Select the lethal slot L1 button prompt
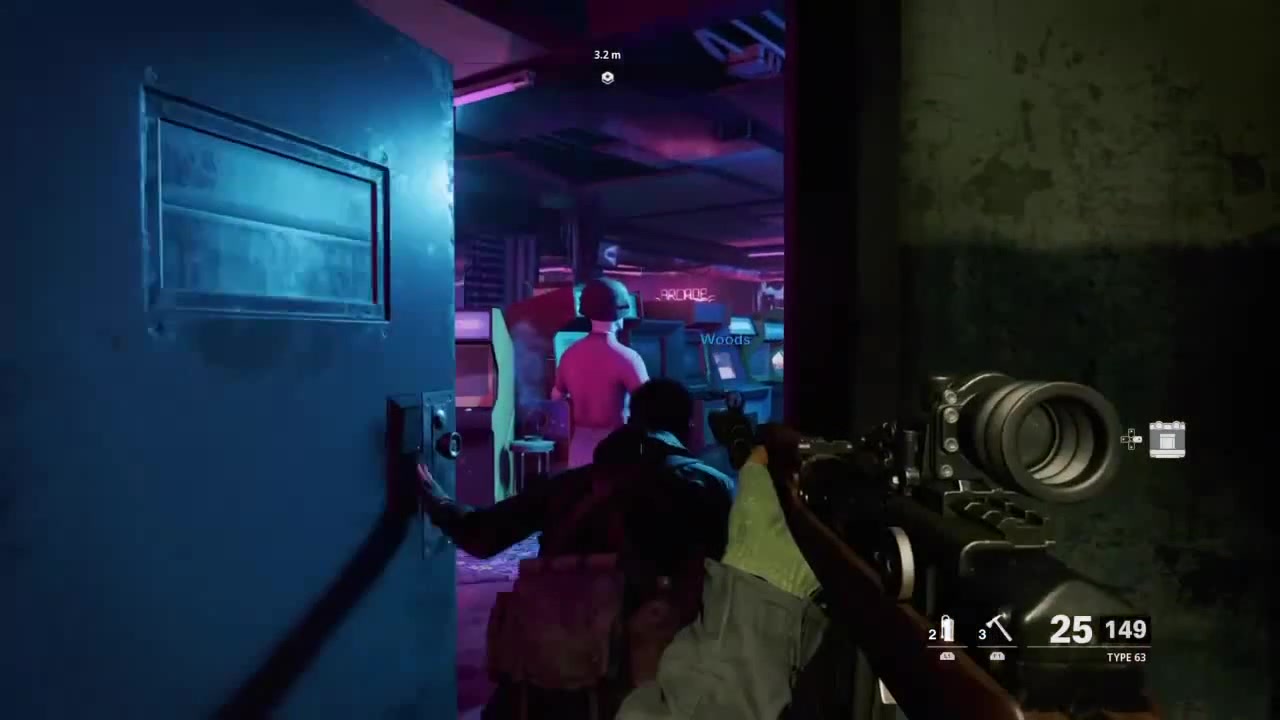 tap(946, 656)
